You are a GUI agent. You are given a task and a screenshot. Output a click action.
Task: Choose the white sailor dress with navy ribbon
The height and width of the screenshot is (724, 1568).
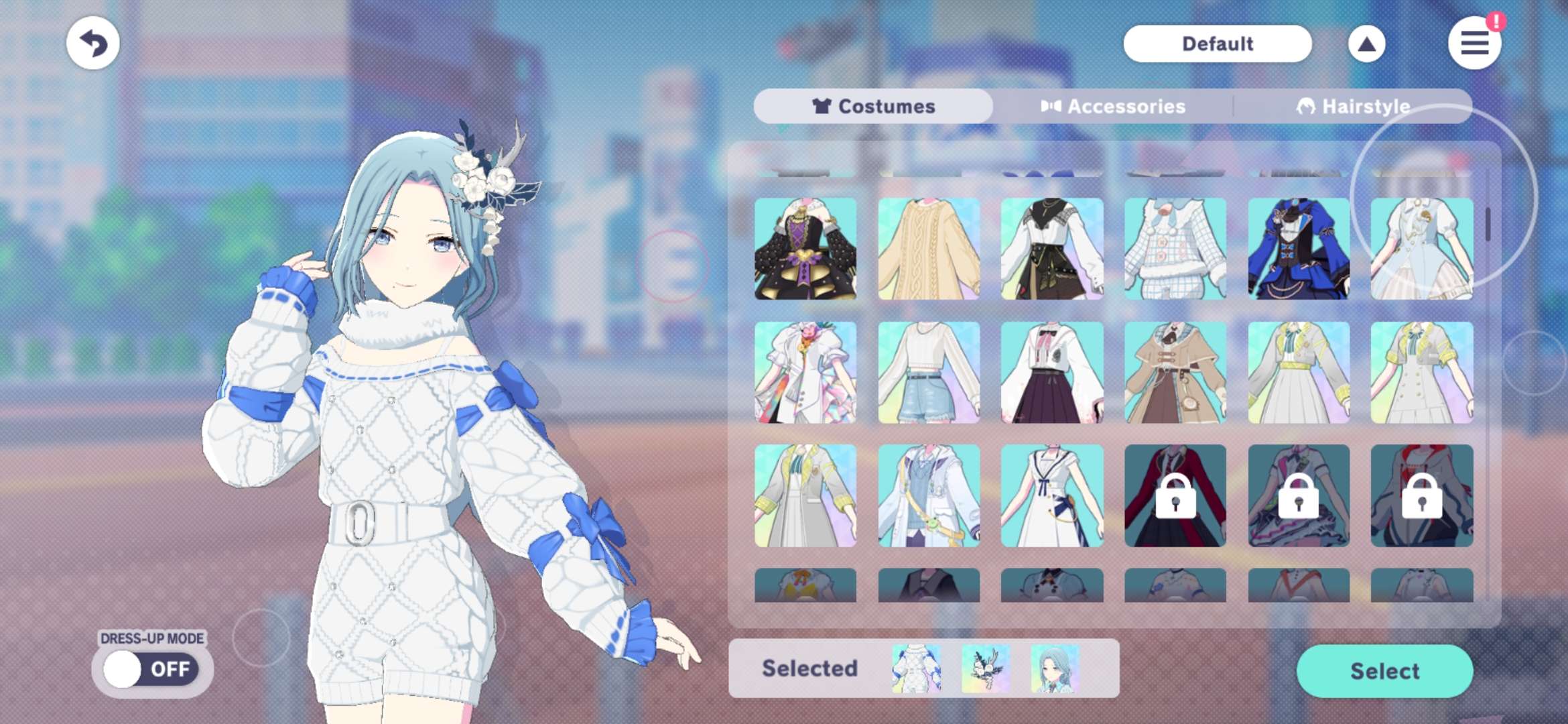pos(1052,496)
